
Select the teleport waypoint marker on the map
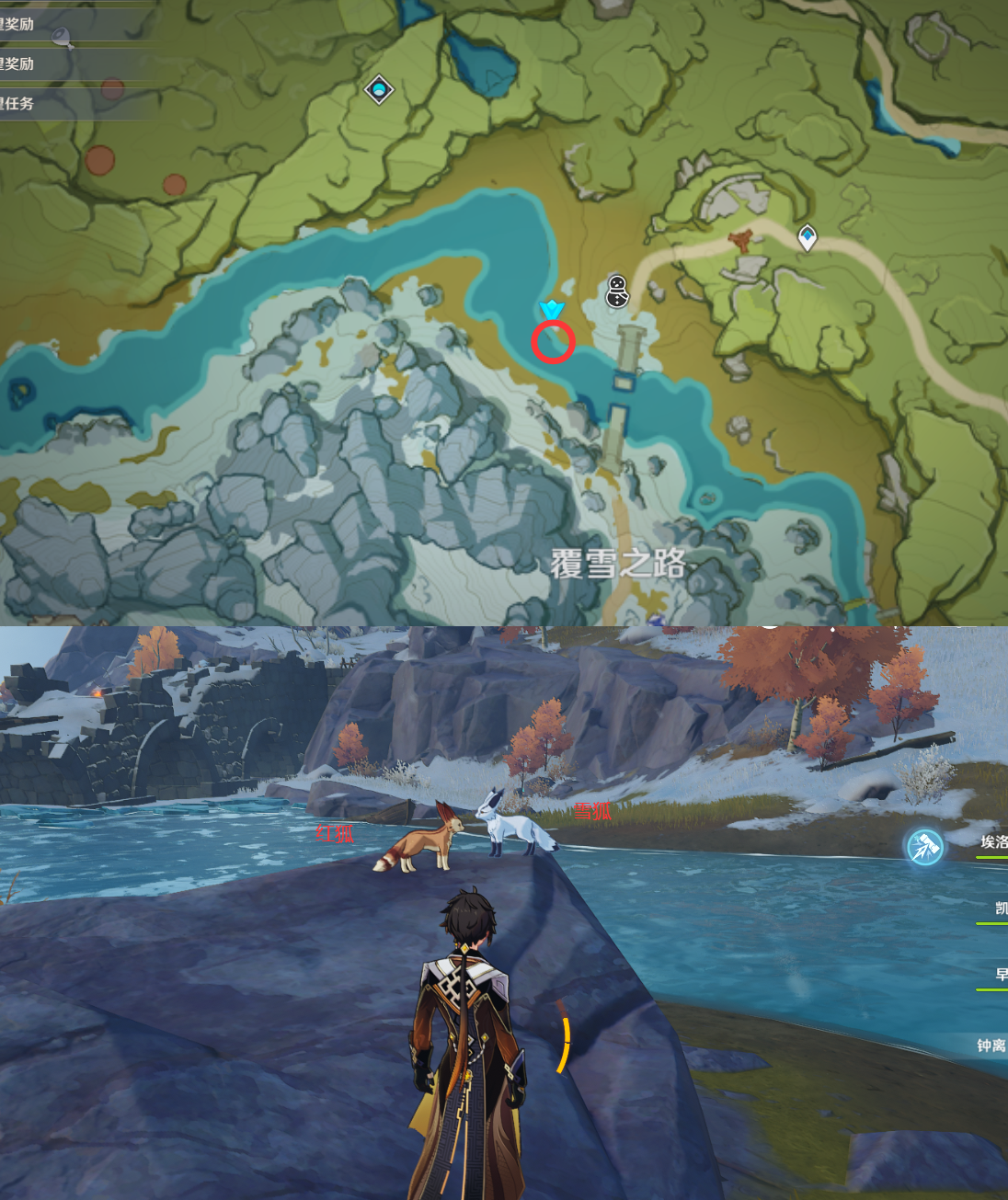807,237
